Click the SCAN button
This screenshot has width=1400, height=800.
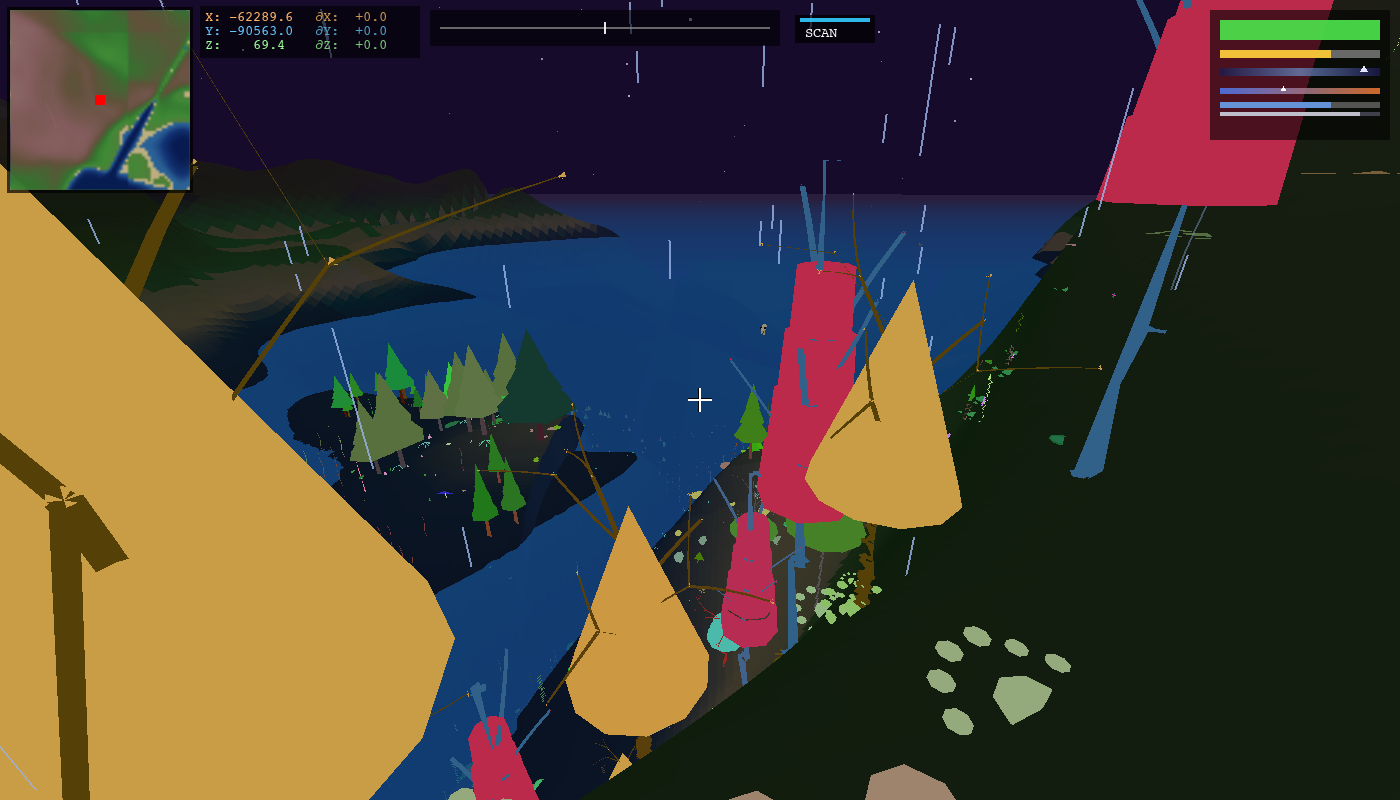(x=822, y=32)
